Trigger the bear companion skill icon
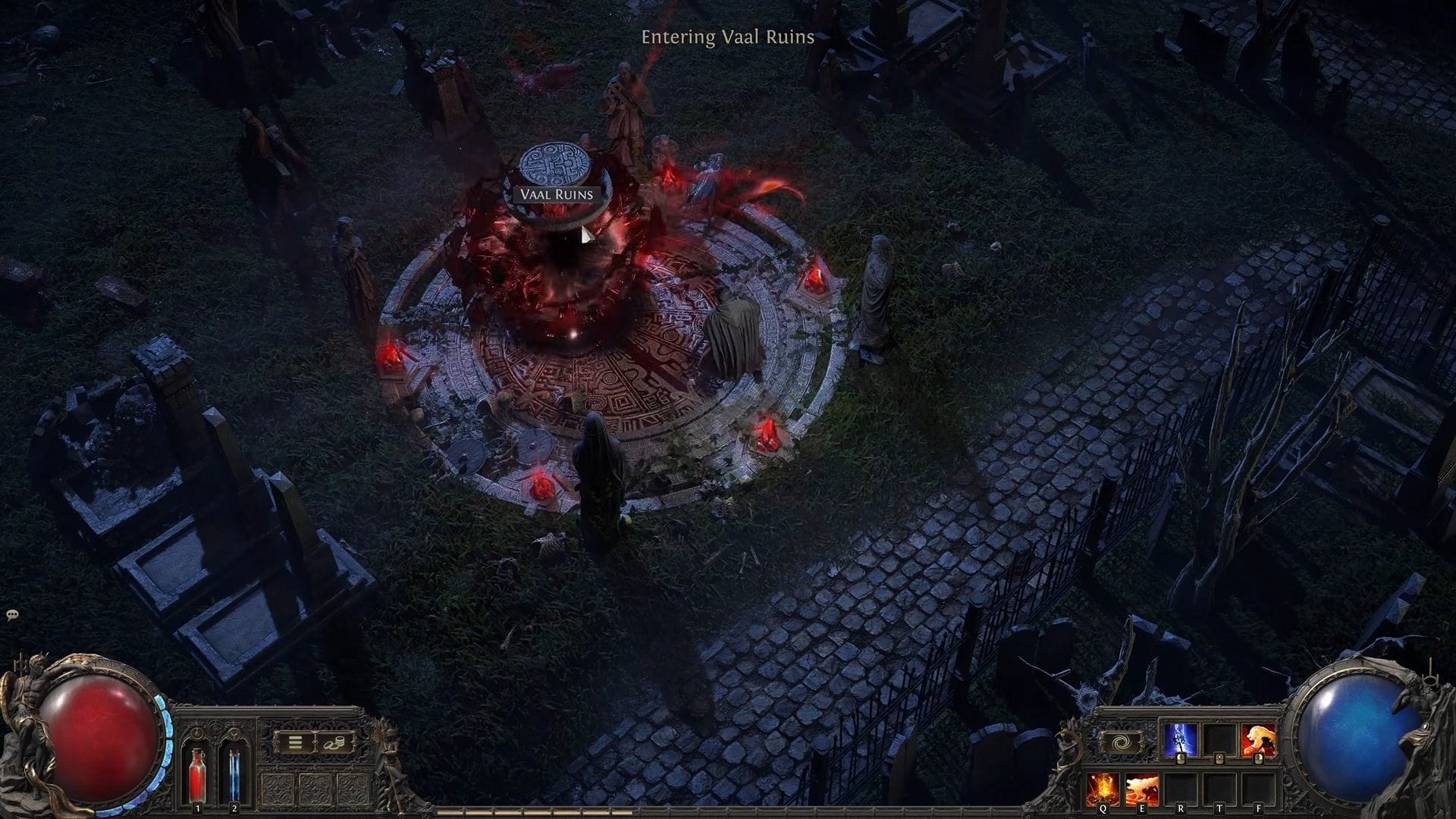The width and height of the screenshot is (1456, 819). (x=1257, y=739)
